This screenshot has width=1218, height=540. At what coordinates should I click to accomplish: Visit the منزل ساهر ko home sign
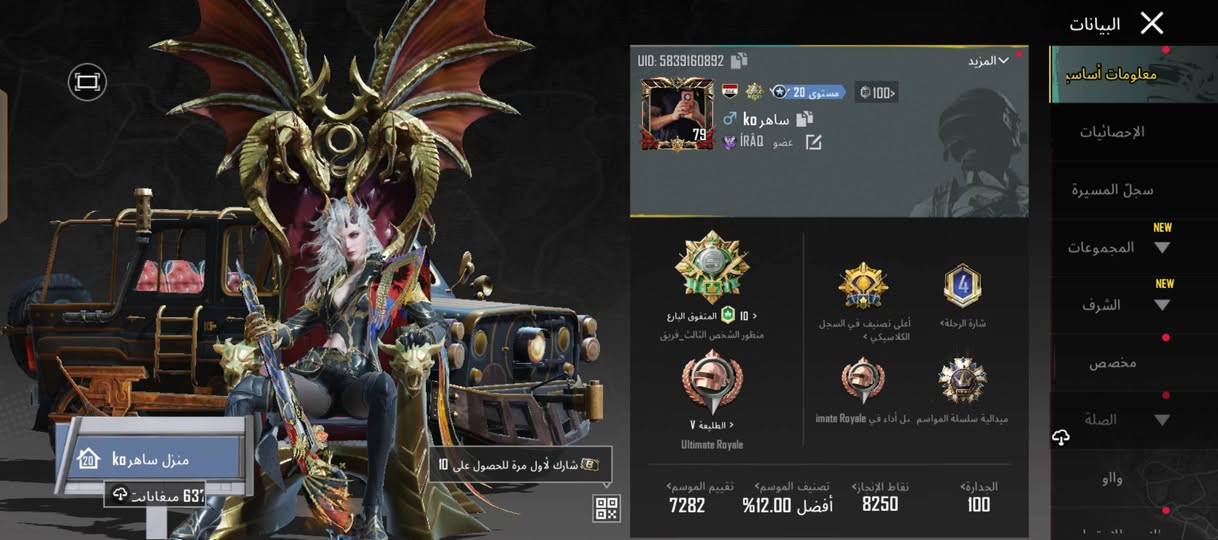coord(150,459)
